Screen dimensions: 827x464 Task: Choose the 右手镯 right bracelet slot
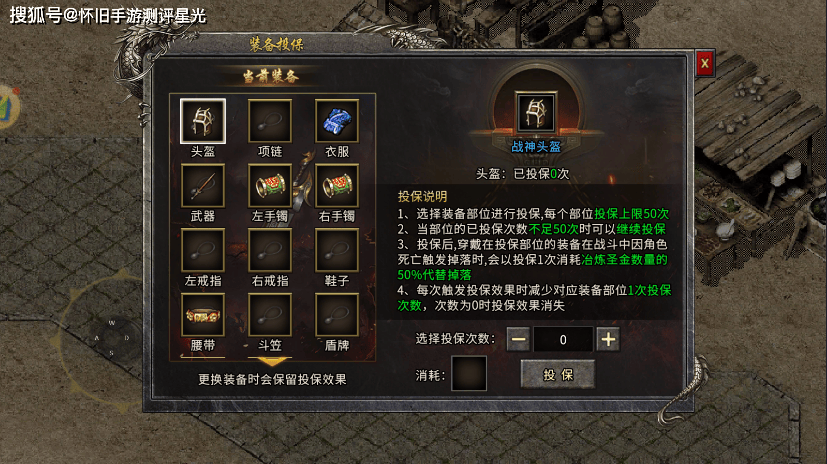(x=337, y=185)
